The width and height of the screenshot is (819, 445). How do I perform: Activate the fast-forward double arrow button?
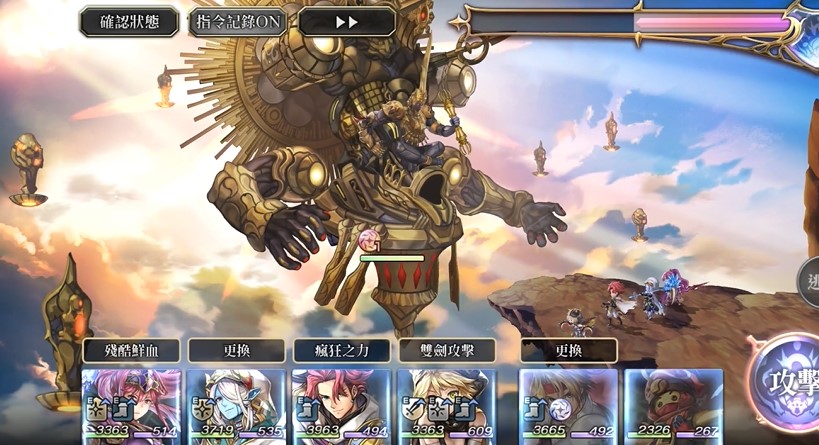pyautogui.click(x=346, y=22)
